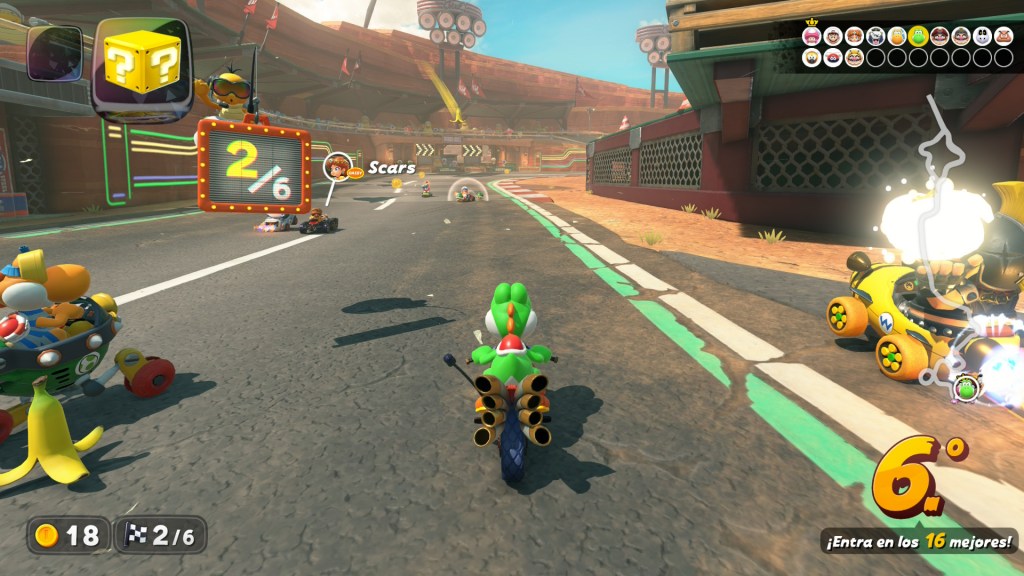Screen dimensions: 1024x576
Task: Open the "¡Entra en los 16 mejores!" objective banner
Action: coord(919,541)
